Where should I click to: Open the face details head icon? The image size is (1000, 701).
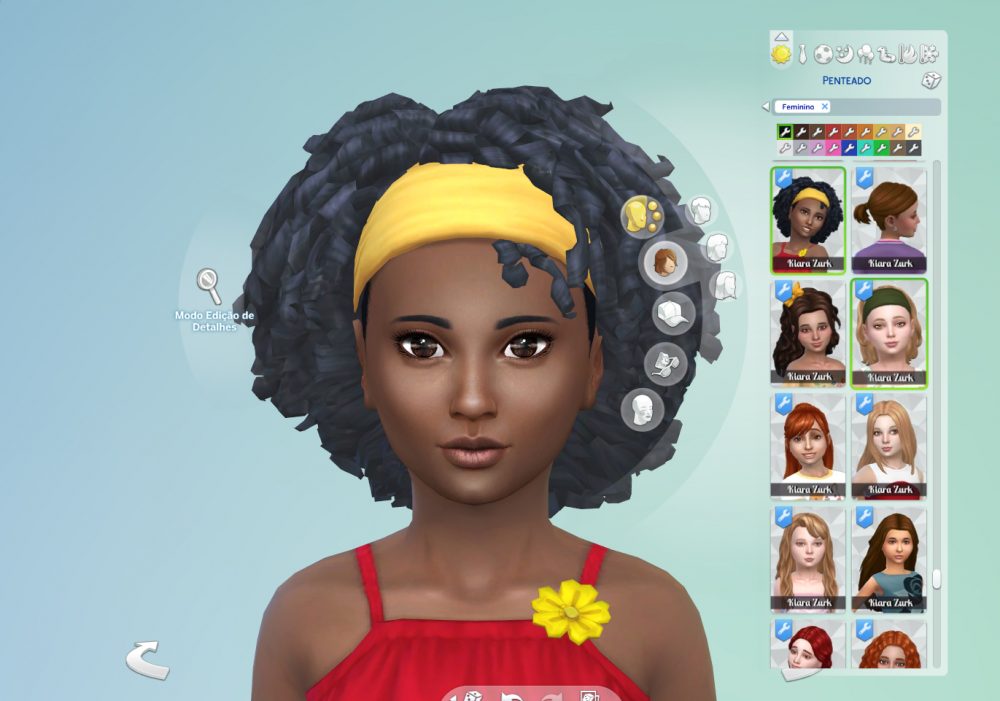coord(643,408)
